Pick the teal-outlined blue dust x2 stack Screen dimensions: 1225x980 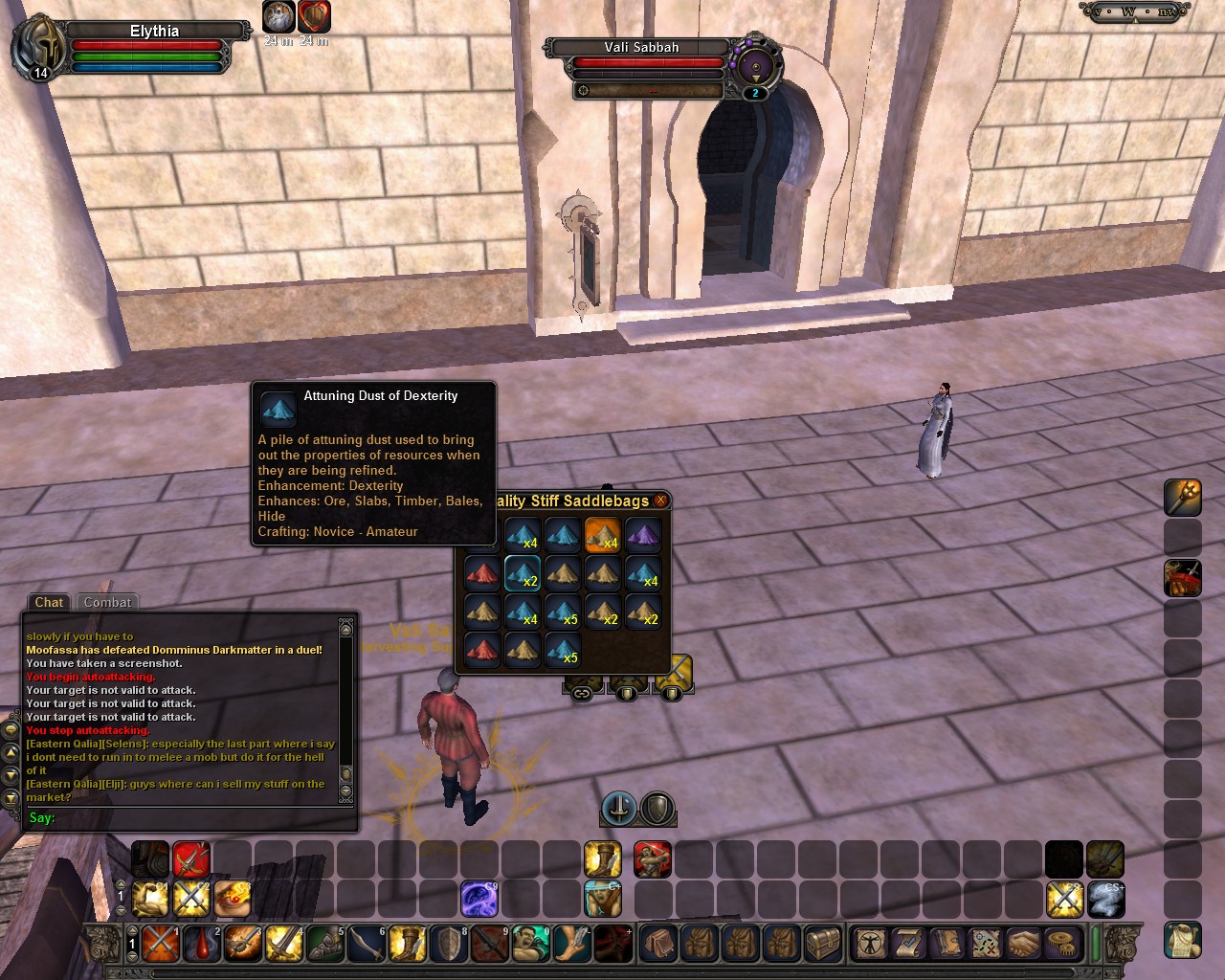coord(523,574)
